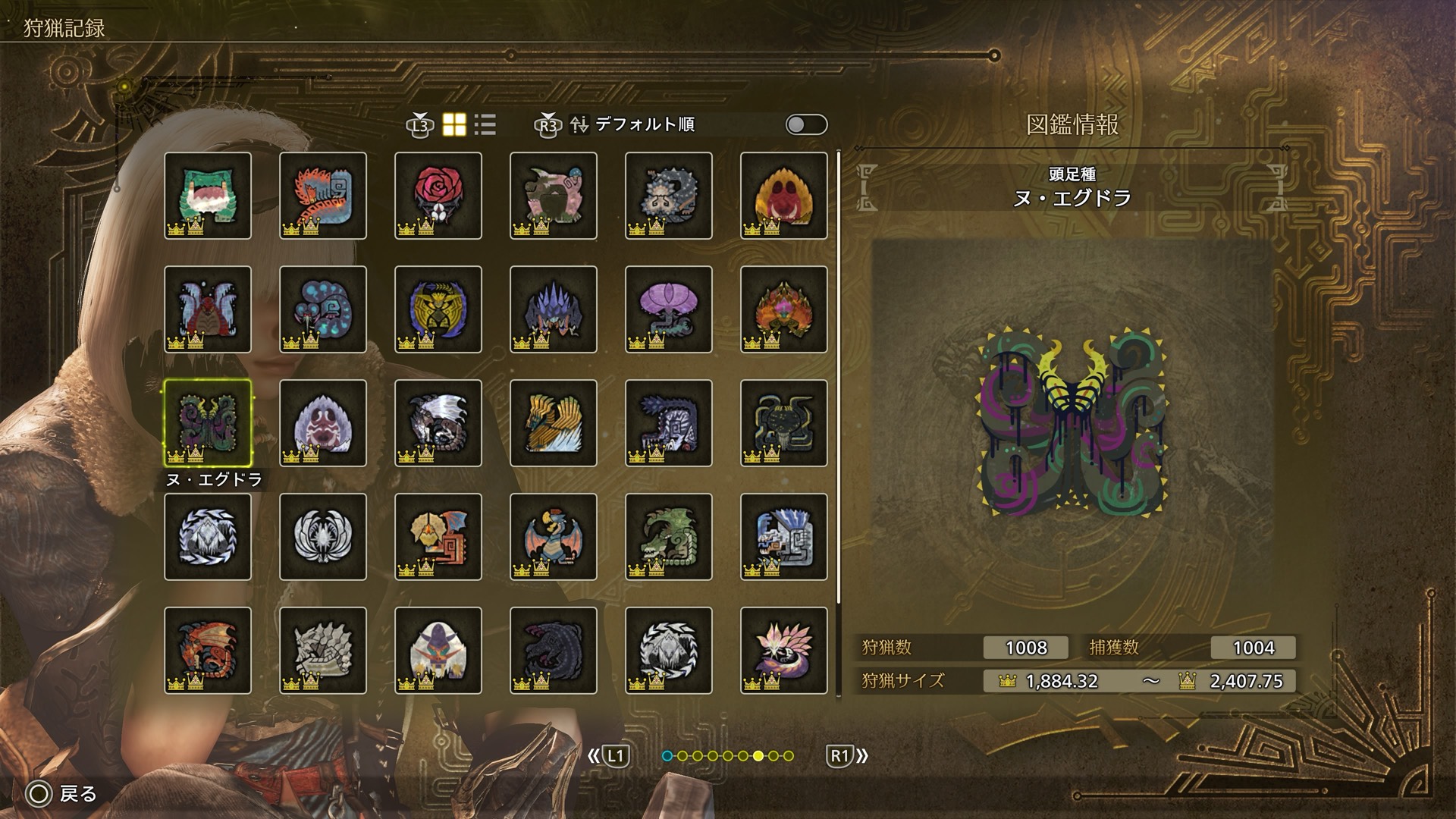This screenshot has height=819, width=1456.
Task: Select the pink Congalala monster icon
Action: 554,196
